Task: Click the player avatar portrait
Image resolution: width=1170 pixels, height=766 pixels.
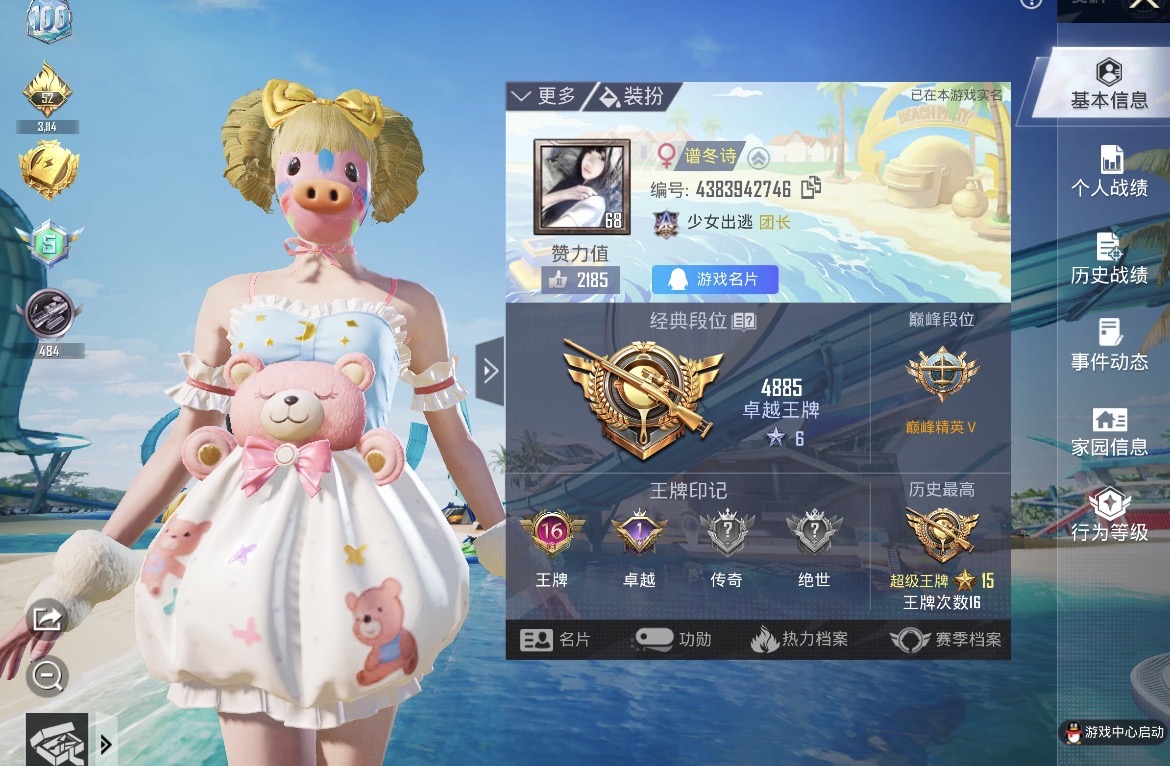Action: 582,187
